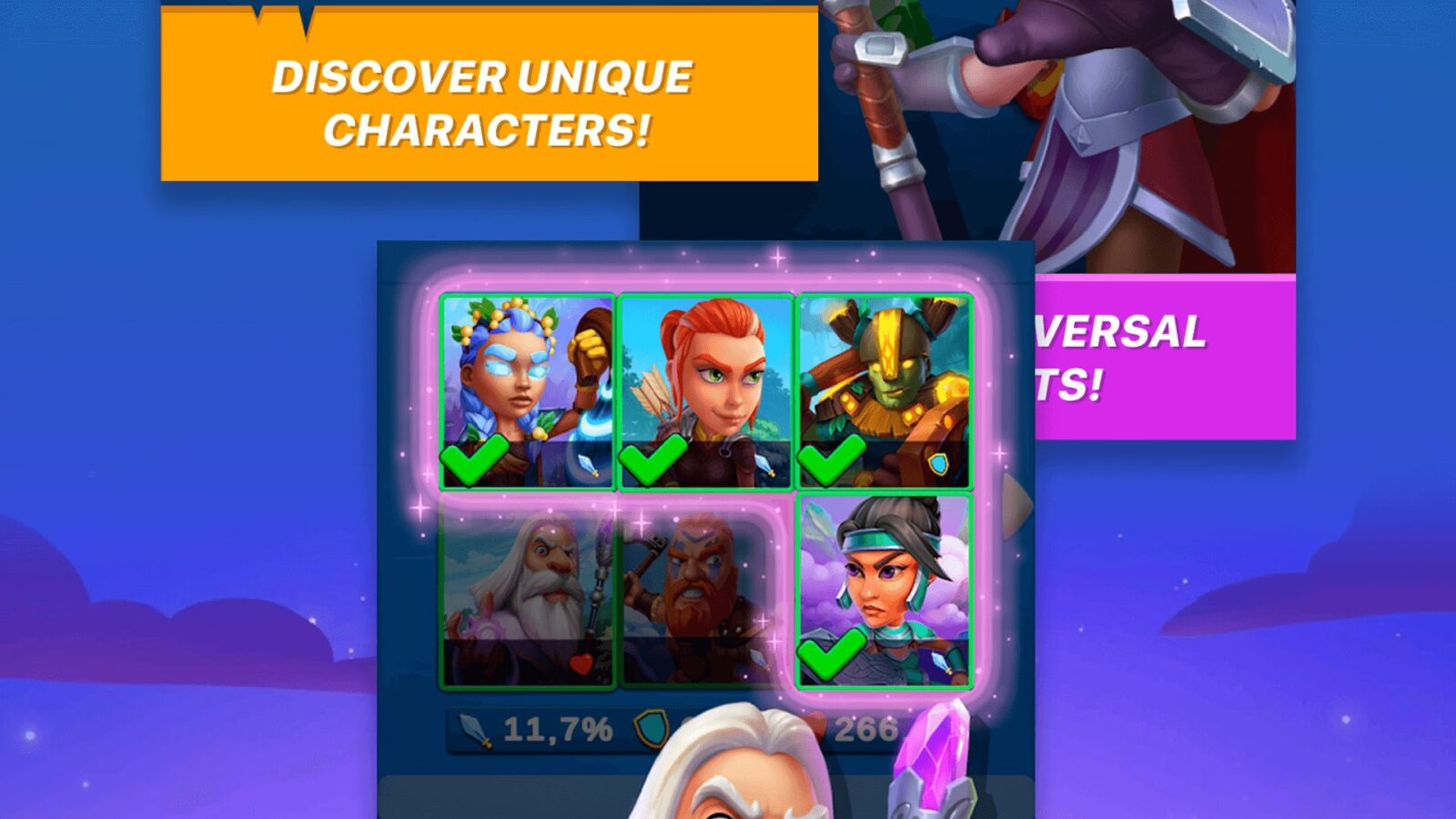Choose the red-haired archer hero card
The height and width of the screenshot is (819, 1456).
click(x=705, y=391)
